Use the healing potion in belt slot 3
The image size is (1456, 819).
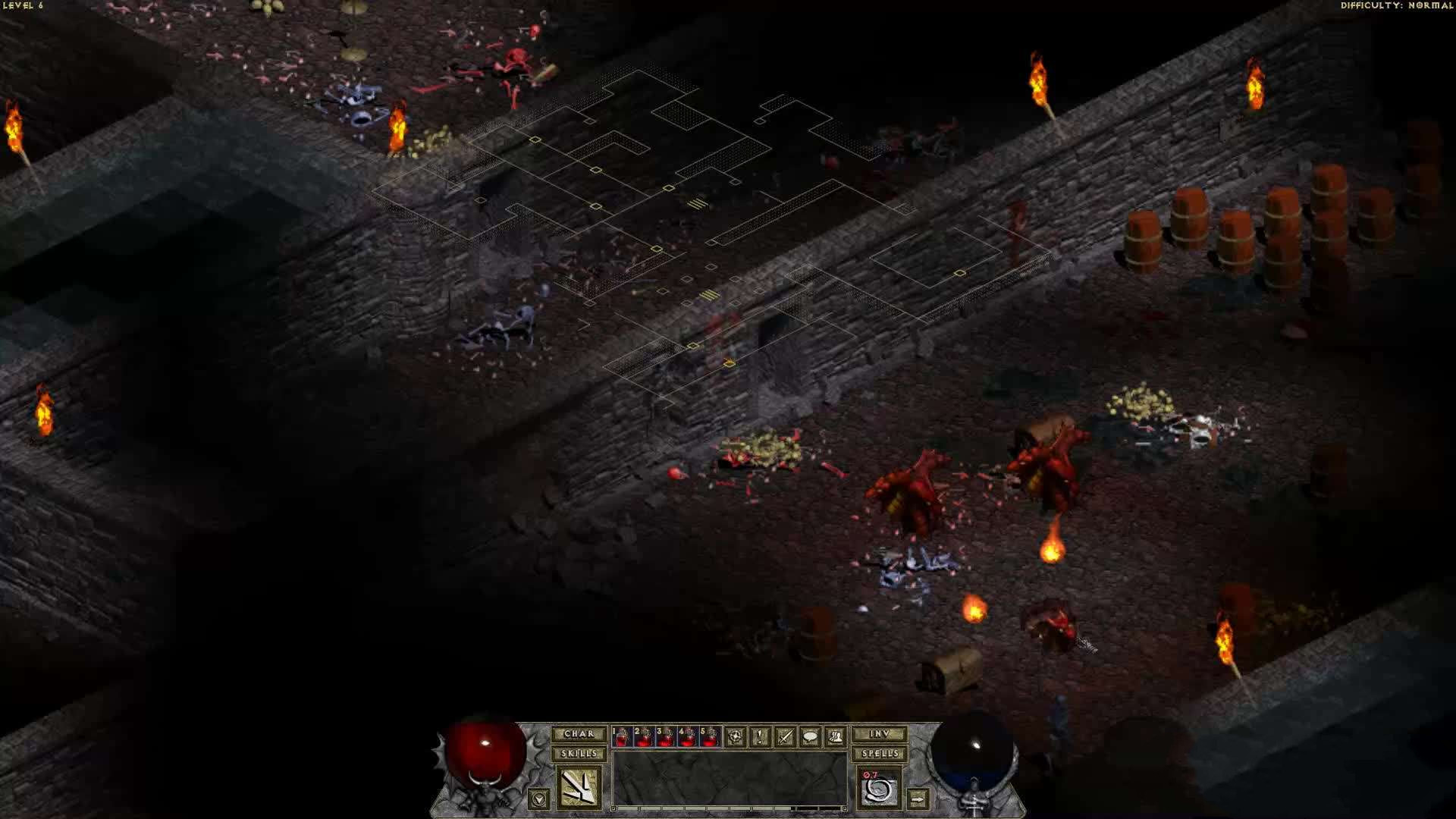(666, 737)
